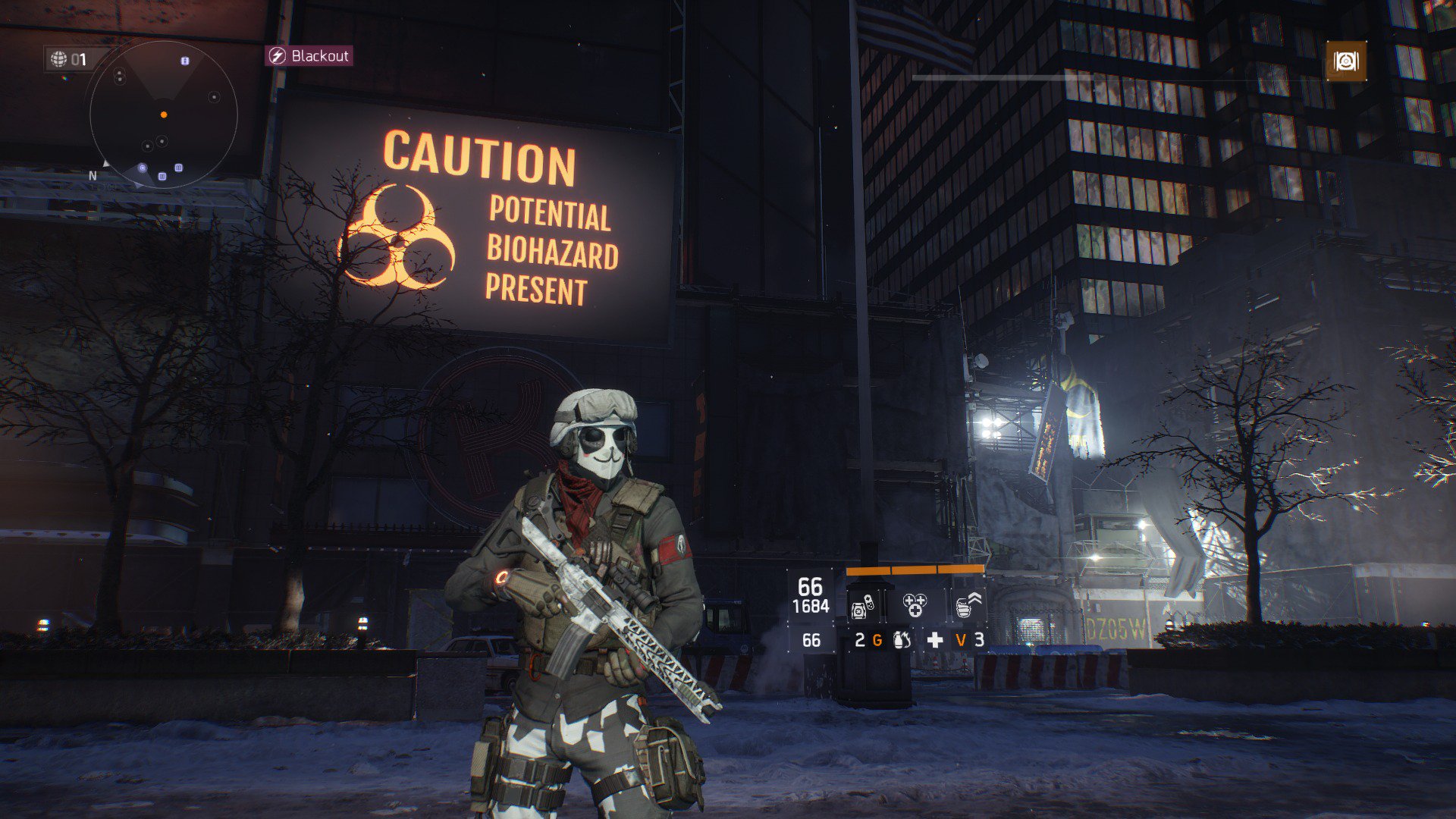Click the Blackout status tag
This screenshot has height=819, width=1456.
pyautogui.click(x=309, y=56)
